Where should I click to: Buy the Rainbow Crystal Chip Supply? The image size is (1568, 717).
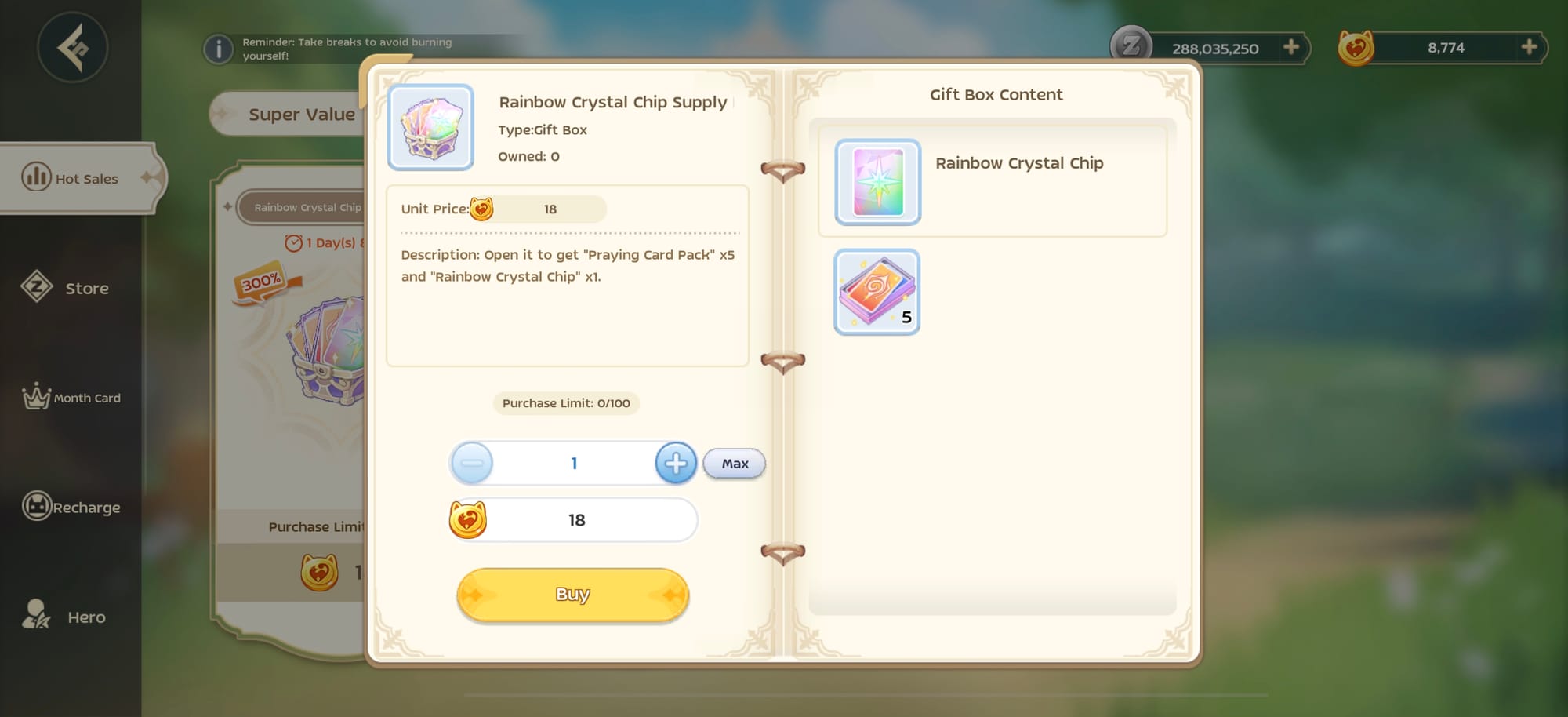[x=572, y=595]
